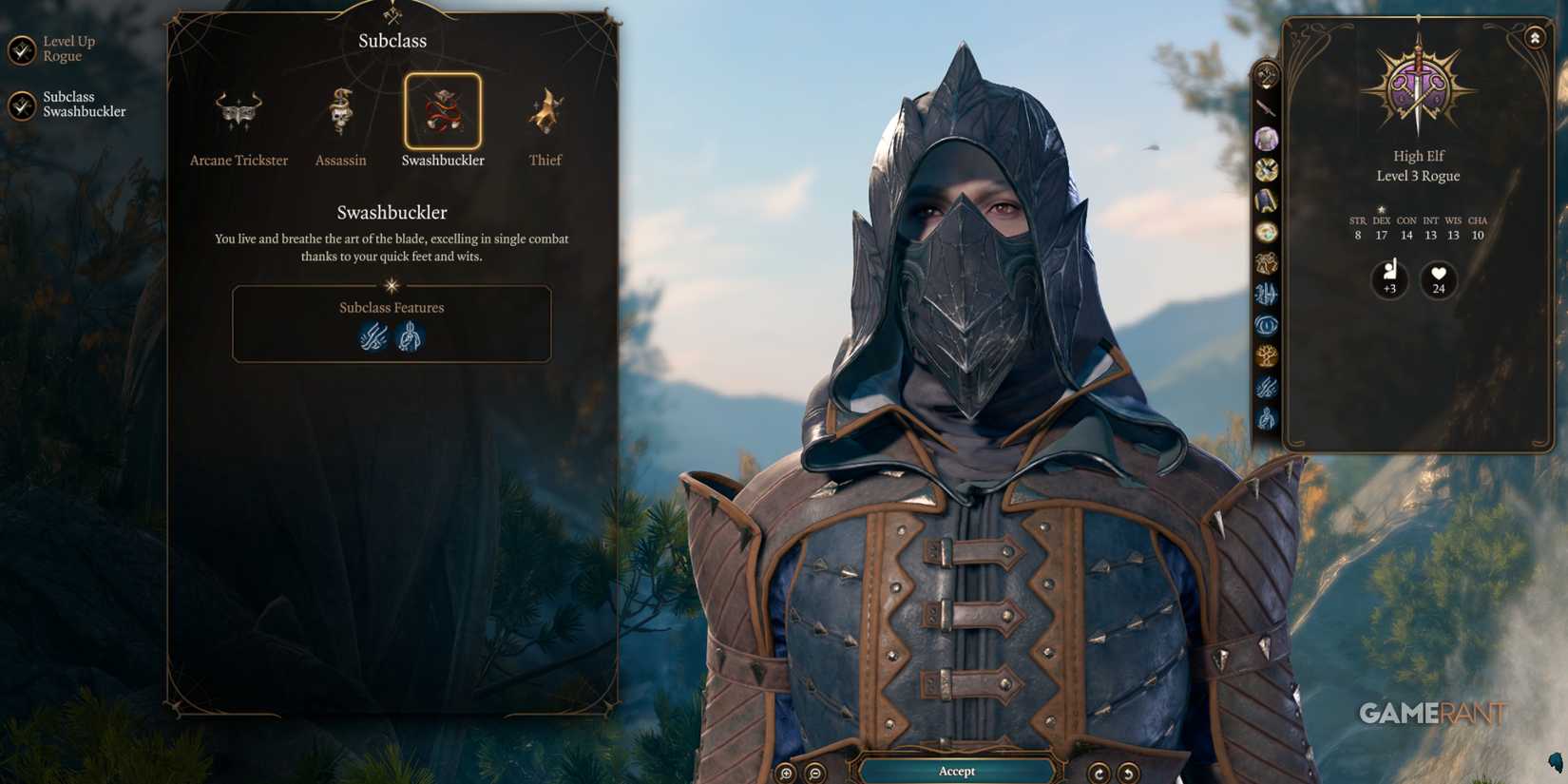Open the first Subclass Features ability icon
The image size is (1568, 784).
(x=373, y=335)
